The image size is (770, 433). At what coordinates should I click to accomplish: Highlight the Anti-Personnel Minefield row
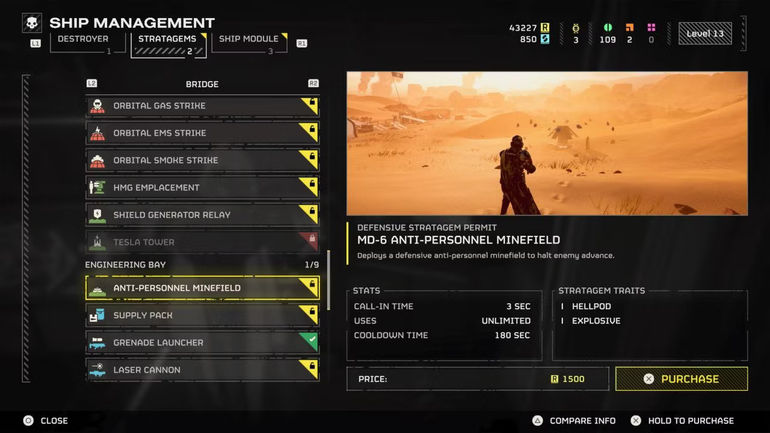point(202,288)
